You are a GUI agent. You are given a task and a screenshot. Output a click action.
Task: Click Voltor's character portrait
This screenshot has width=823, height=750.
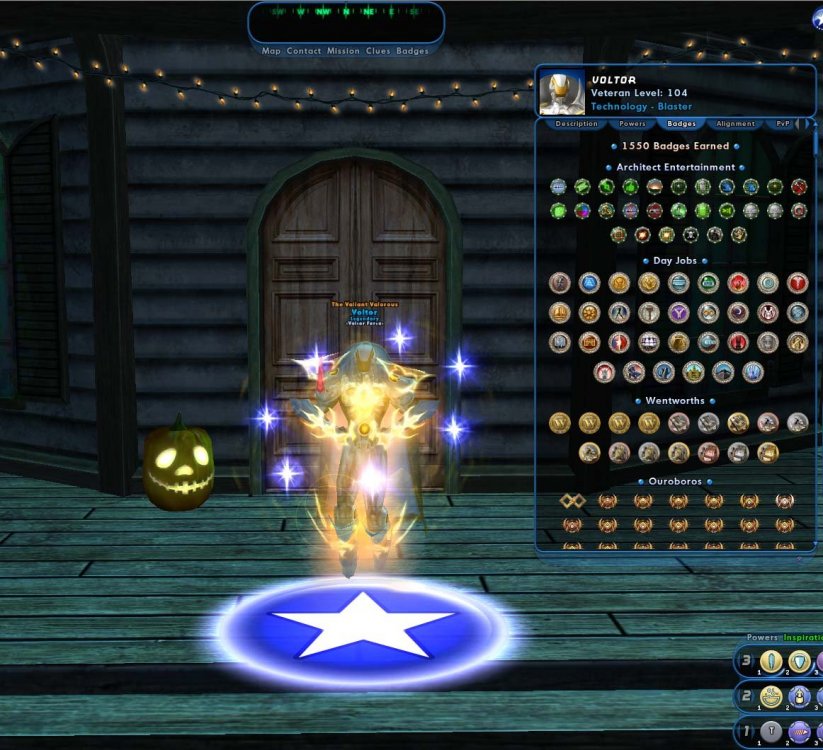pos(562,93)
